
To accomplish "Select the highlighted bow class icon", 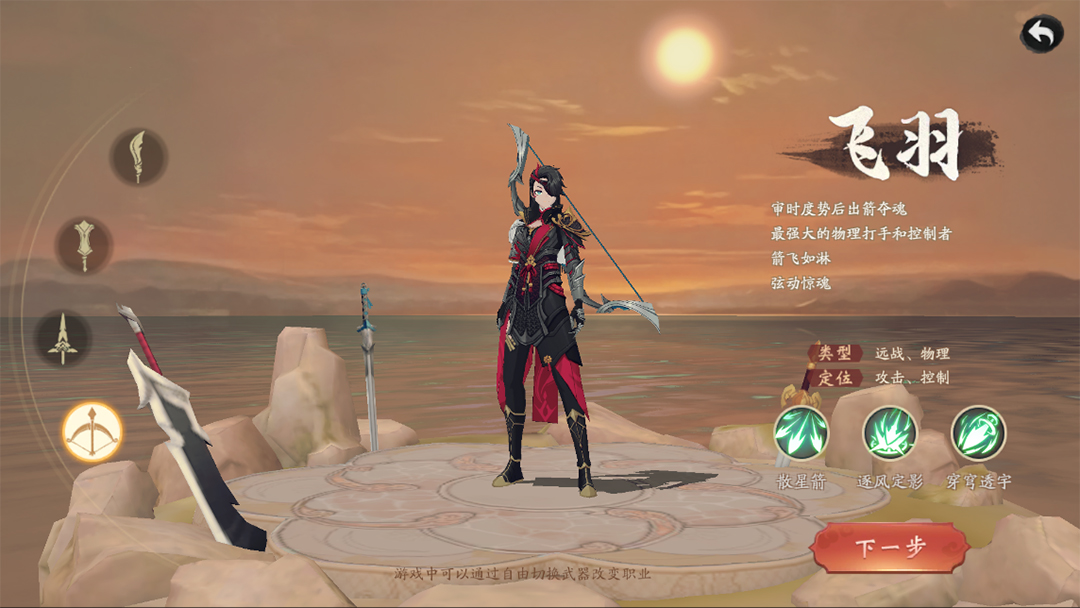I will click(x=92, y=431).
